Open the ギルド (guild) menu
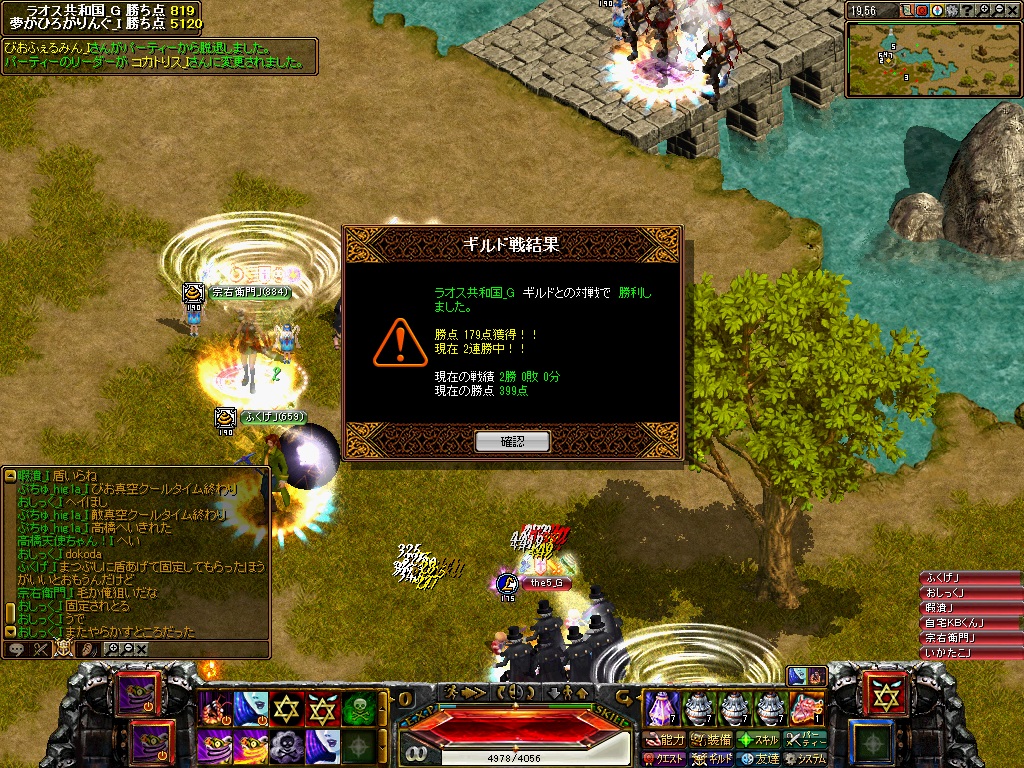The width and height of the screenshot is (1024, 768). [x=712, y=759]
